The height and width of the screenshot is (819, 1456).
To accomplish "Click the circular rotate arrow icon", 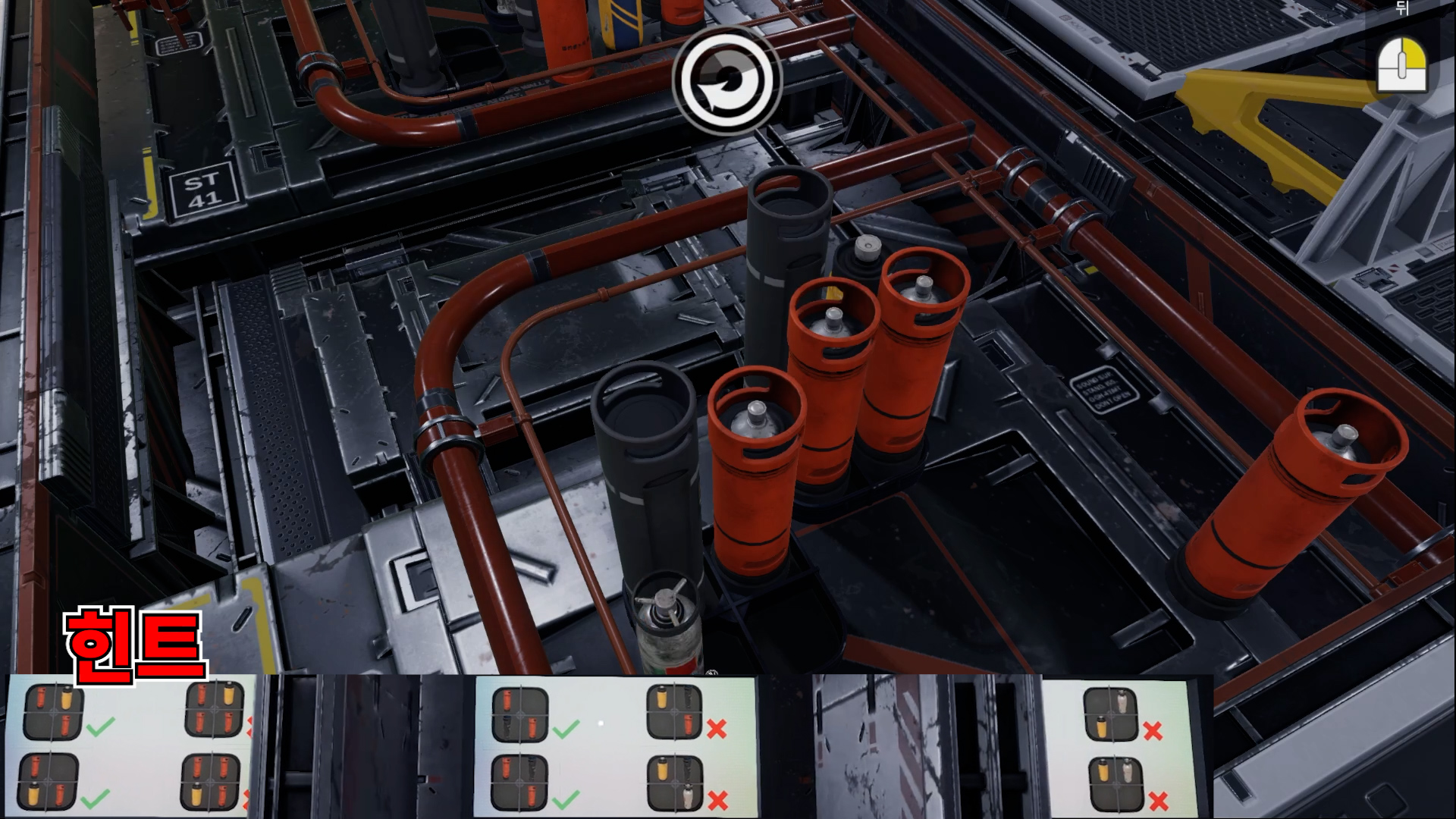I will 726,80.
